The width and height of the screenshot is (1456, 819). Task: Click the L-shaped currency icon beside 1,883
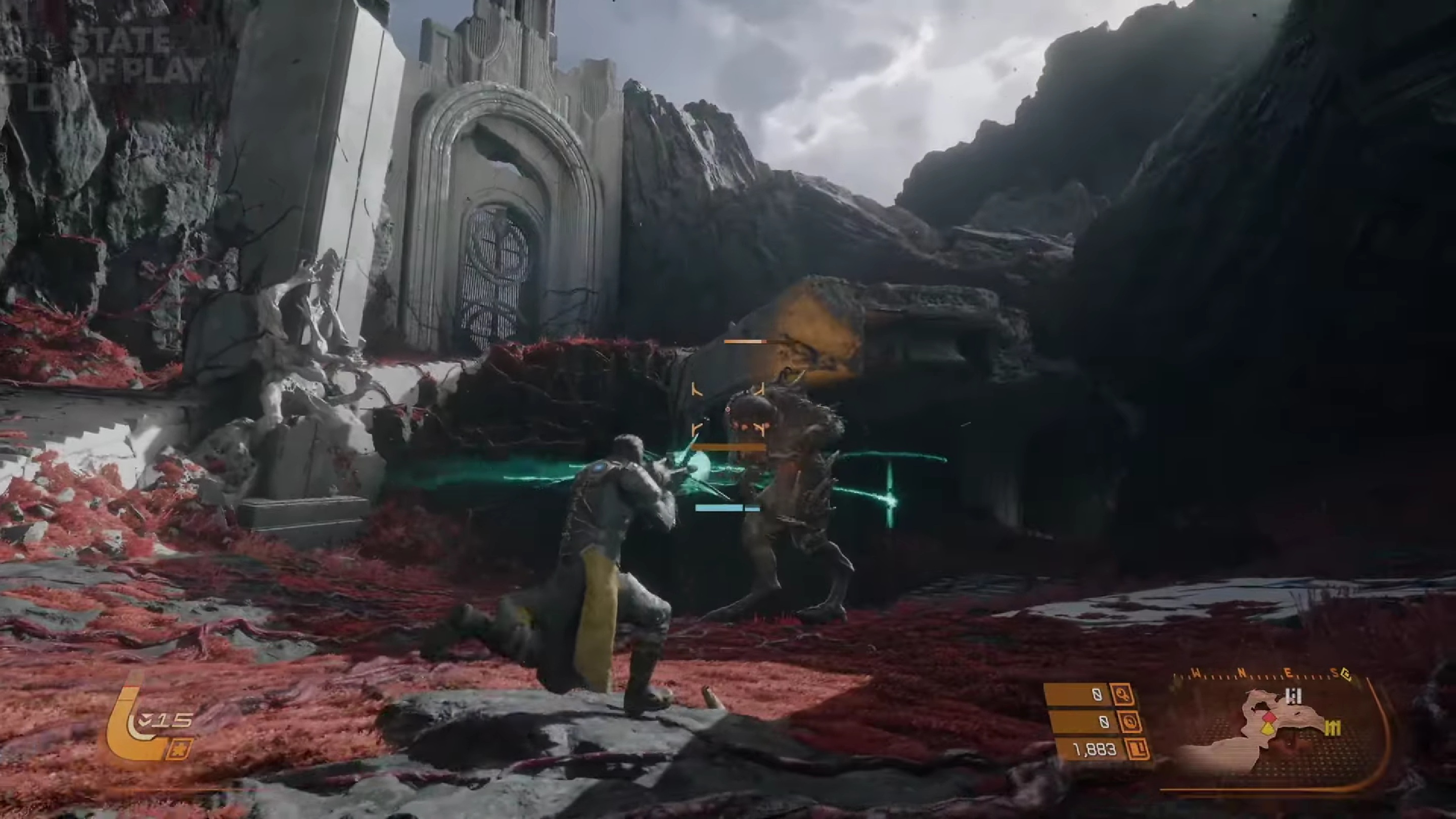pos(1138,749)
